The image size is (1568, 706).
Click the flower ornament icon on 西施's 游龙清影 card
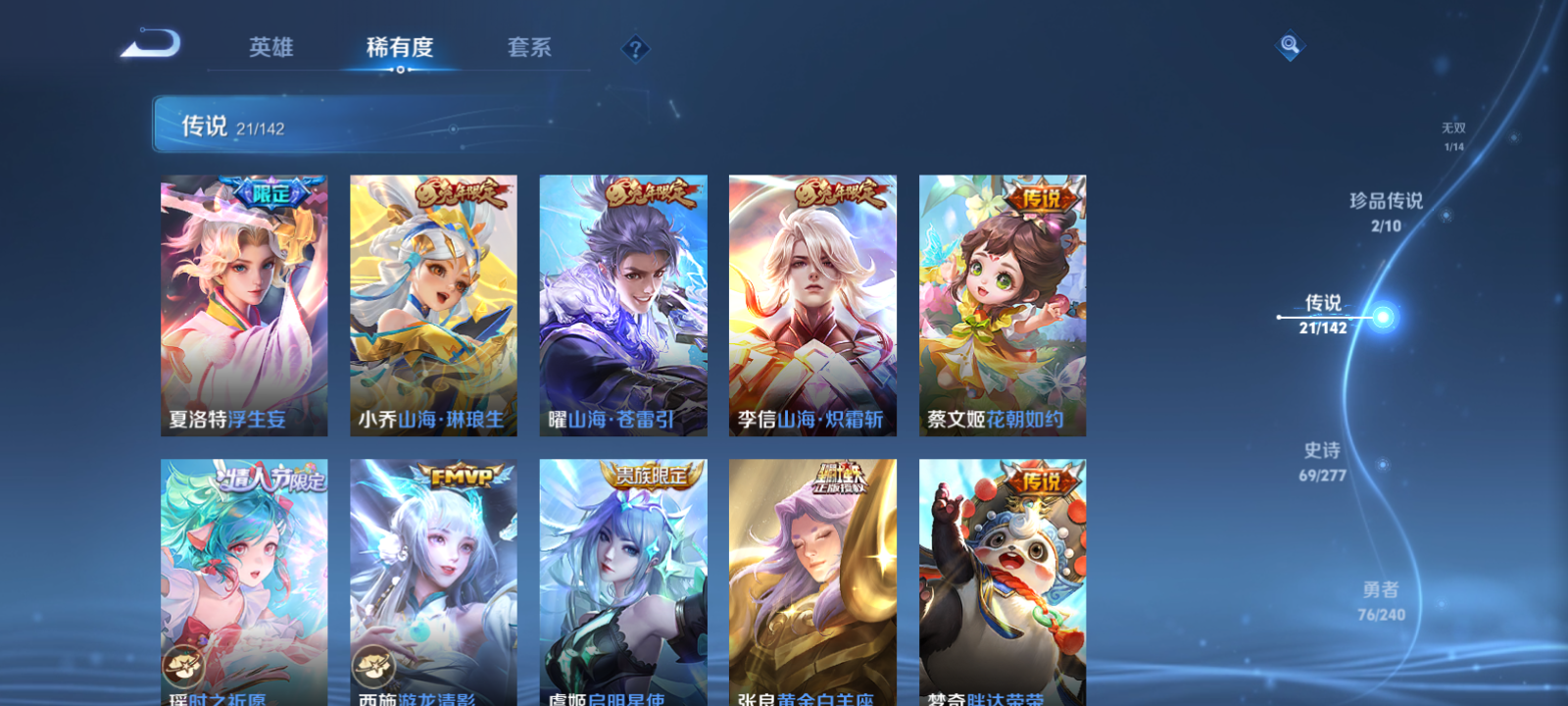click(371, 665)
